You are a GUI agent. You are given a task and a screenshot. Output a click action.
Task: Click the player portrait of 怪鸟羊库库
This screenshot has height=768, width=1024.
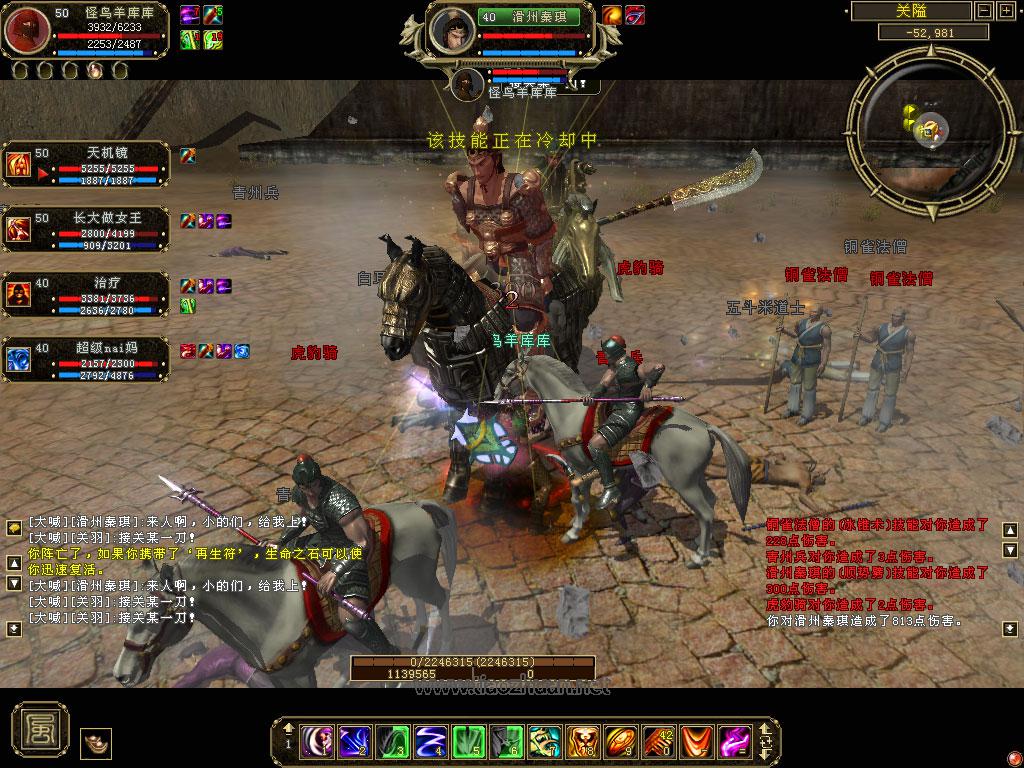26,30
